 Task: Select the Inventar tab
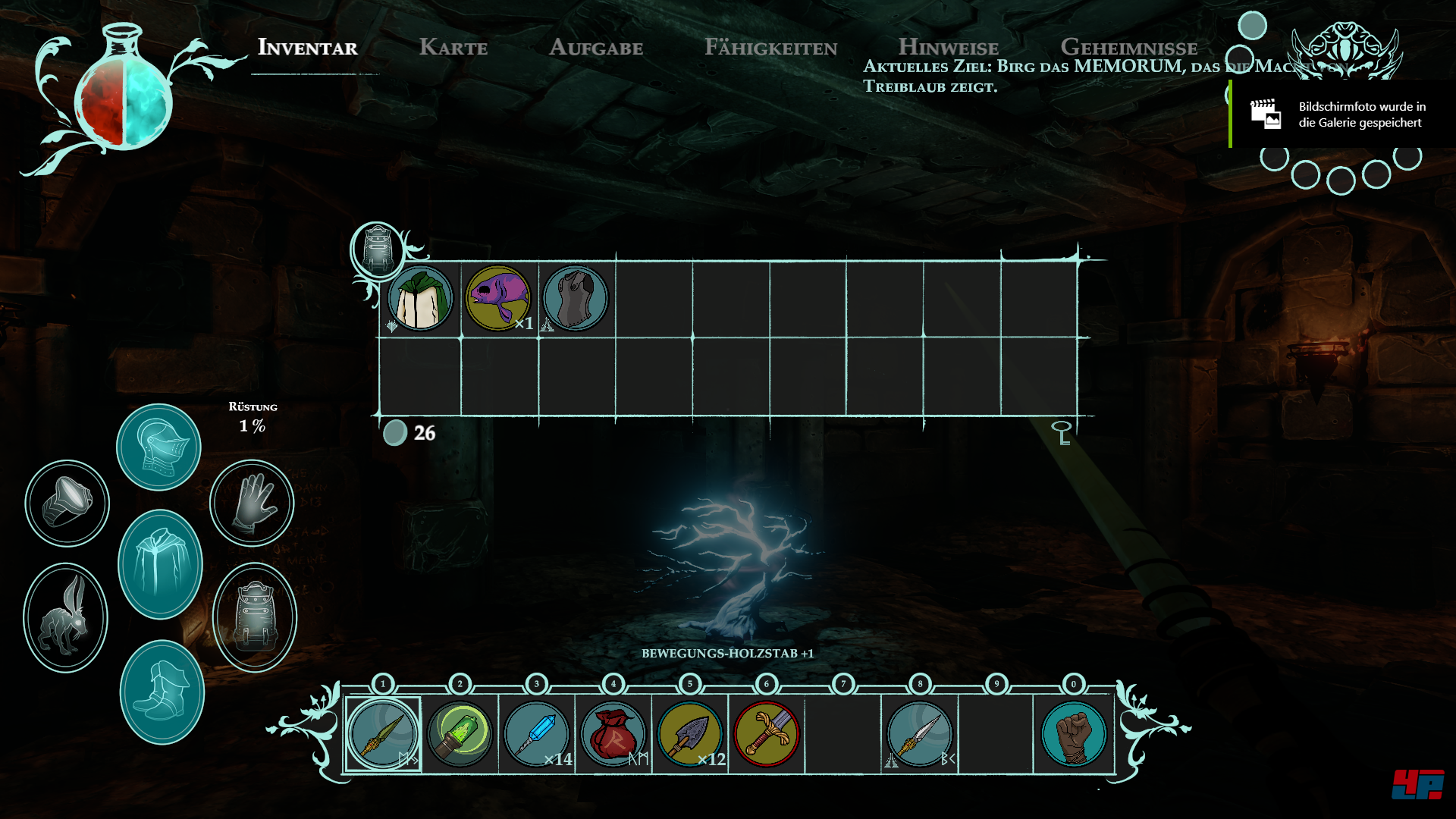(x=308, y=48)
